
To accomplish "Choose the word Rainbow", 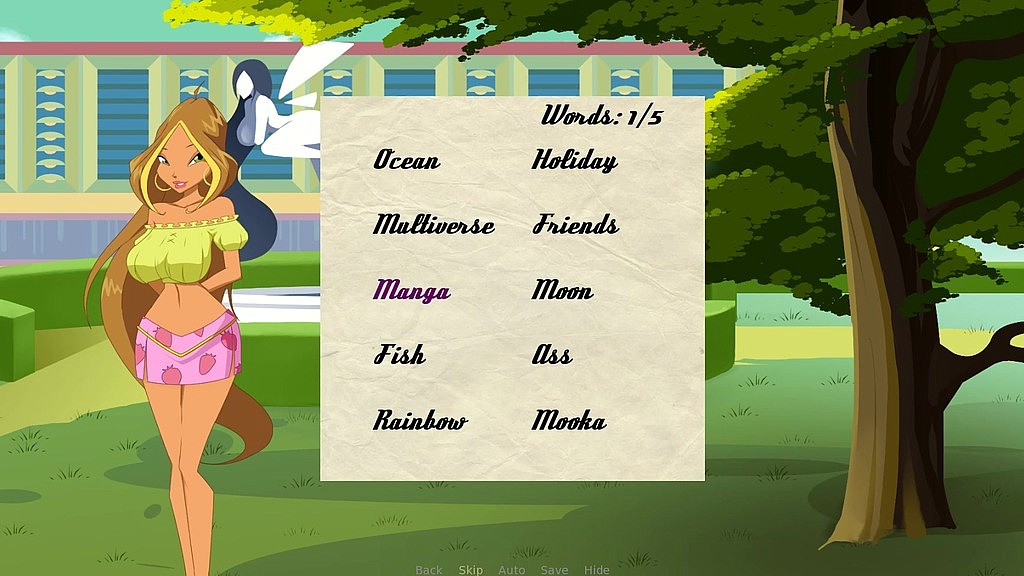I will 421,421.
